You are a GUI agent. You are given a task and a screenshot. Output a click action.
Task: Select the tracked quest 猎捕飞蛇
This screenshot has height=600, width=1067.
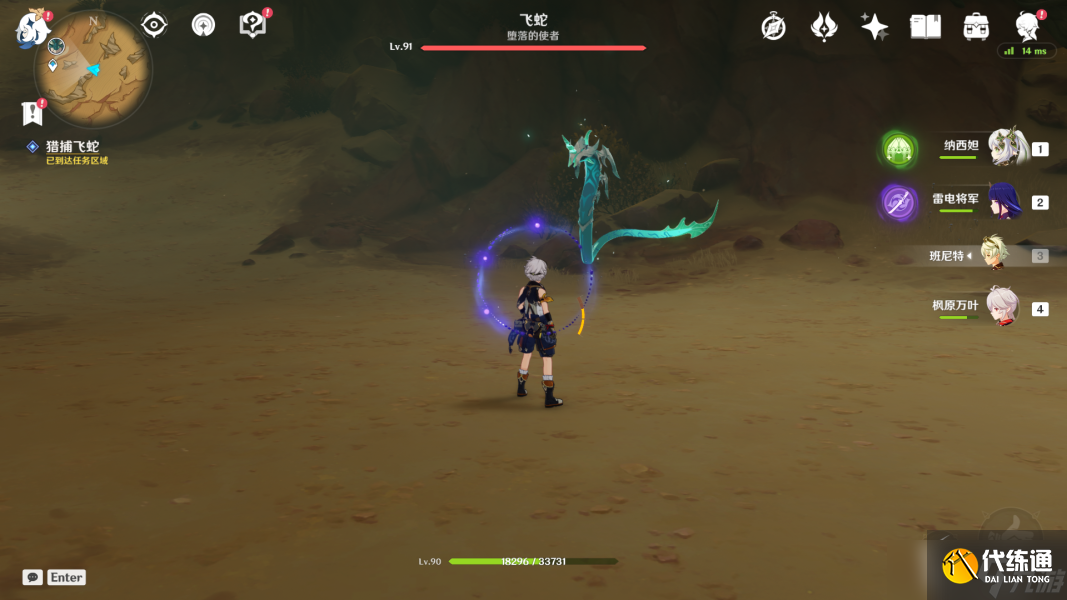pos(72,147)
